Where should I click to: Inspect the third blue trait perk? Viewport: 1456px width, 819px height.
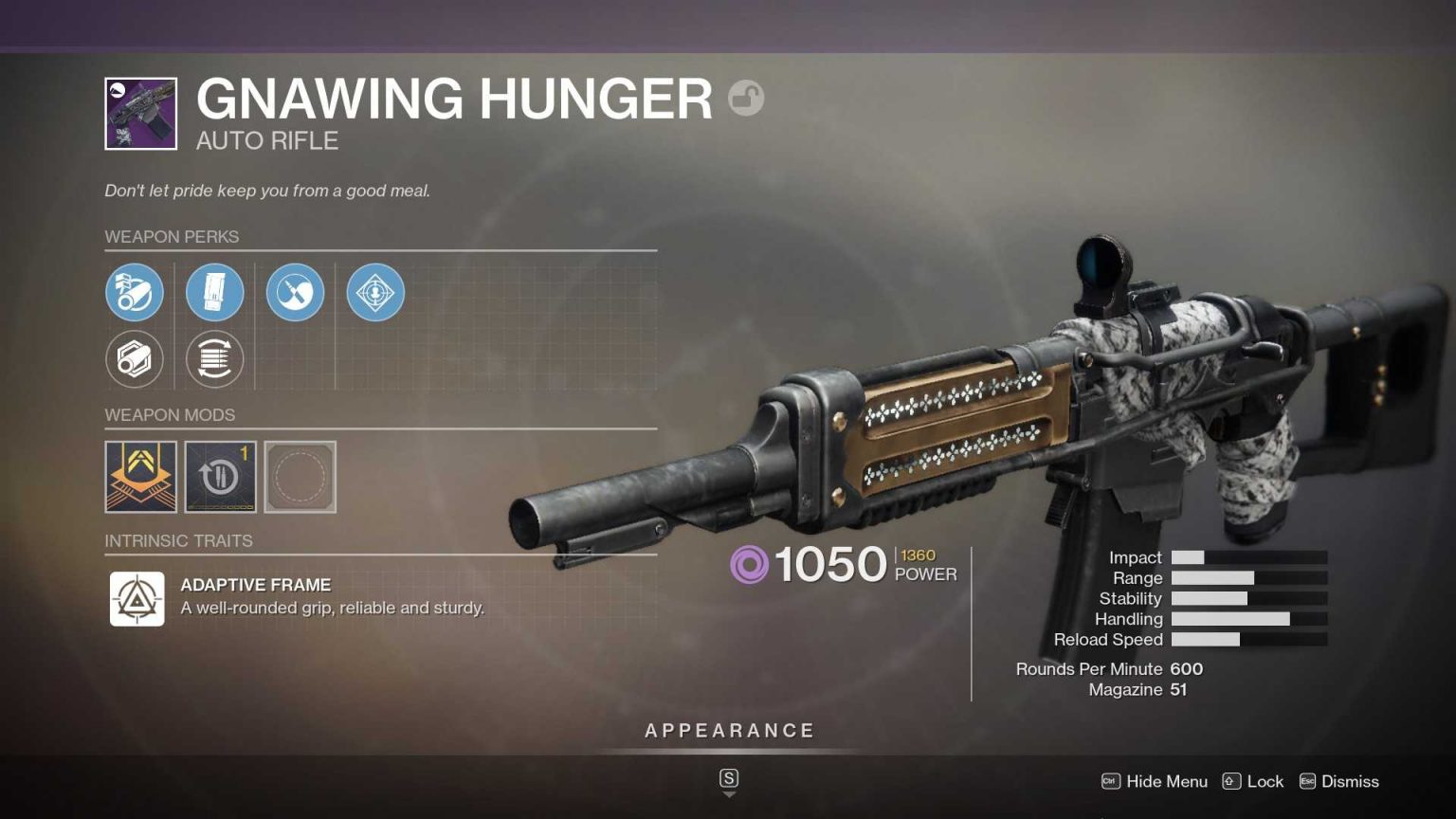pyautogui.click(x=295, y=292)
